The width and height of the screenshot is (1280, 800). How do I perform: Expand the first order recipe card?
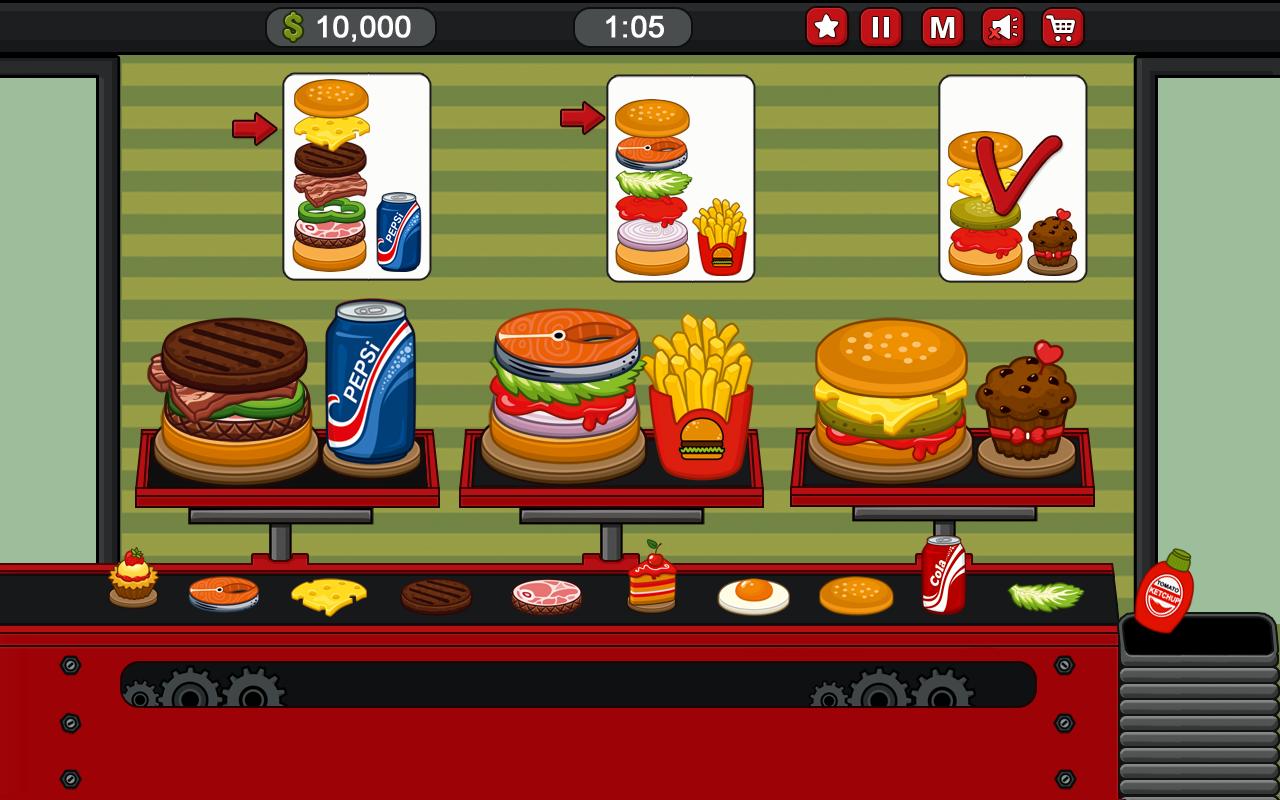click(355, 175)
